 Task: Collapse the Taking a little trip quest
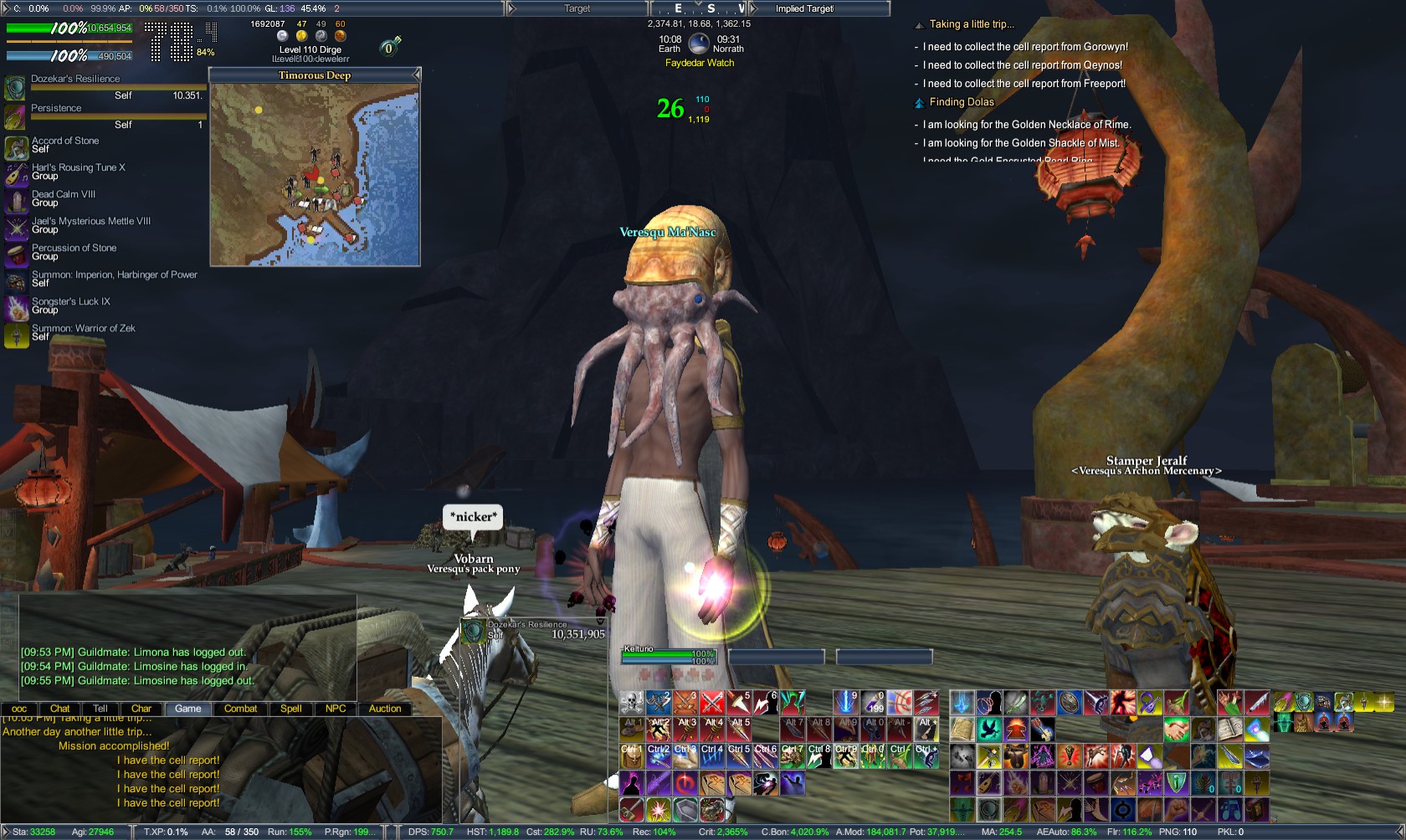tap(921, 24)
